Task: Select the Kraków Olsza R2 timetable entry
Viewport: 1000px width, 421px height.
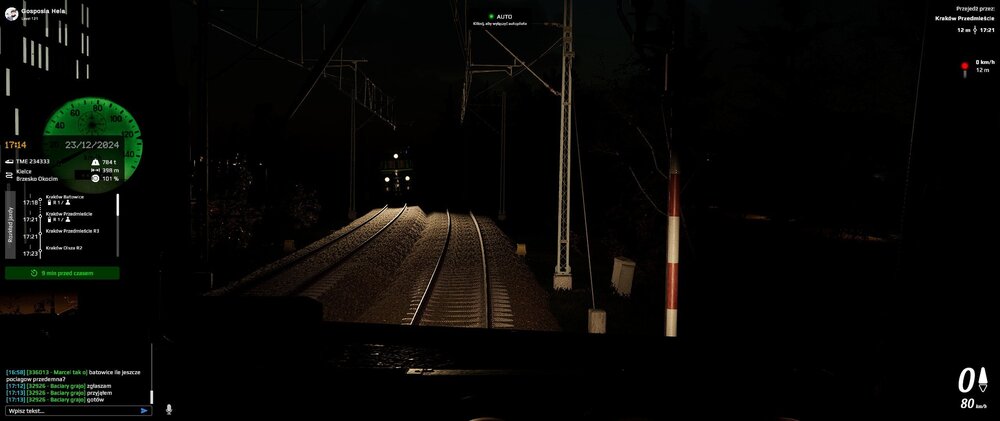Action: [x=64, y=247]
